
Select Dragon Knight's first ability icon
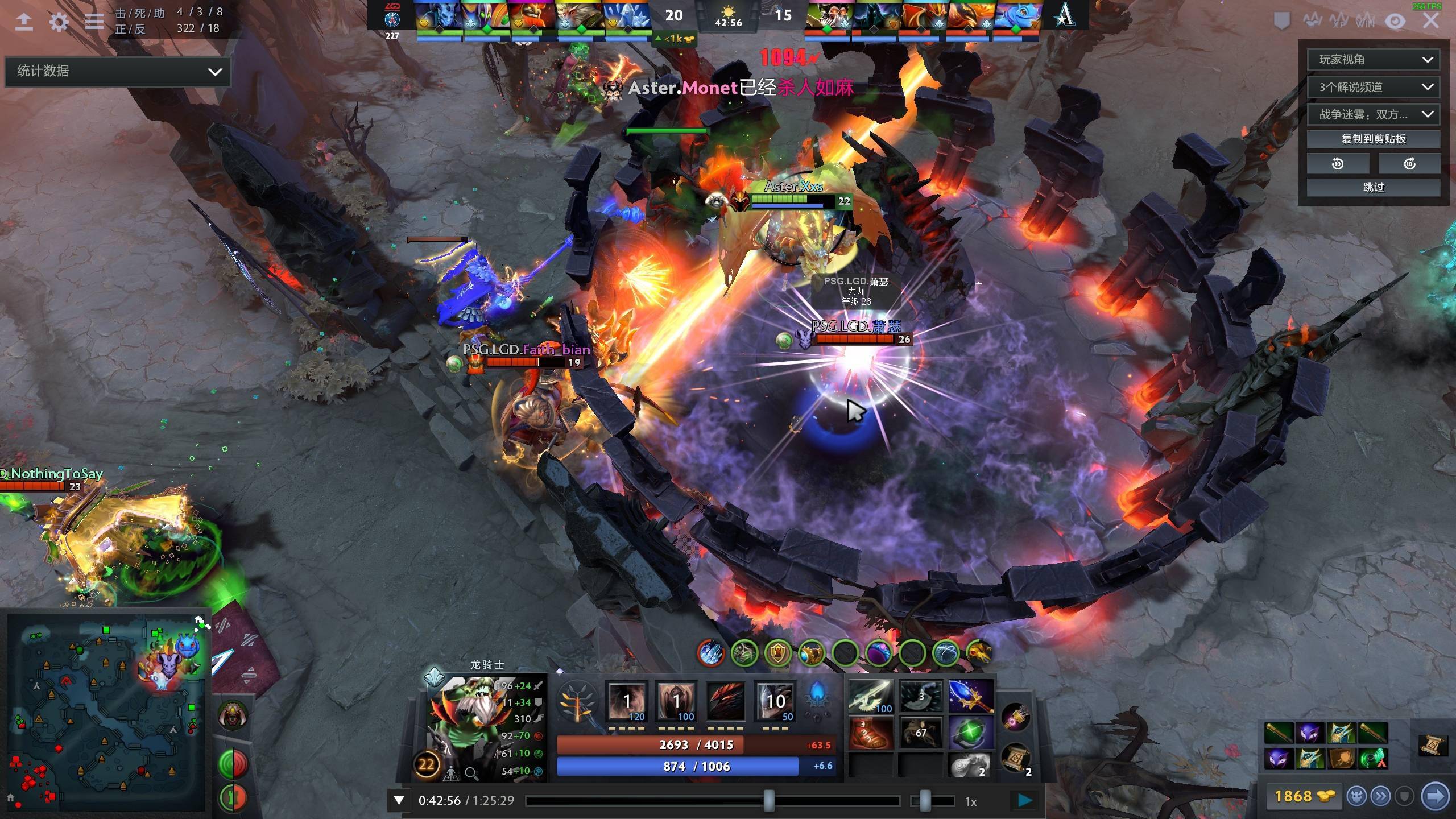click(628, 701)
